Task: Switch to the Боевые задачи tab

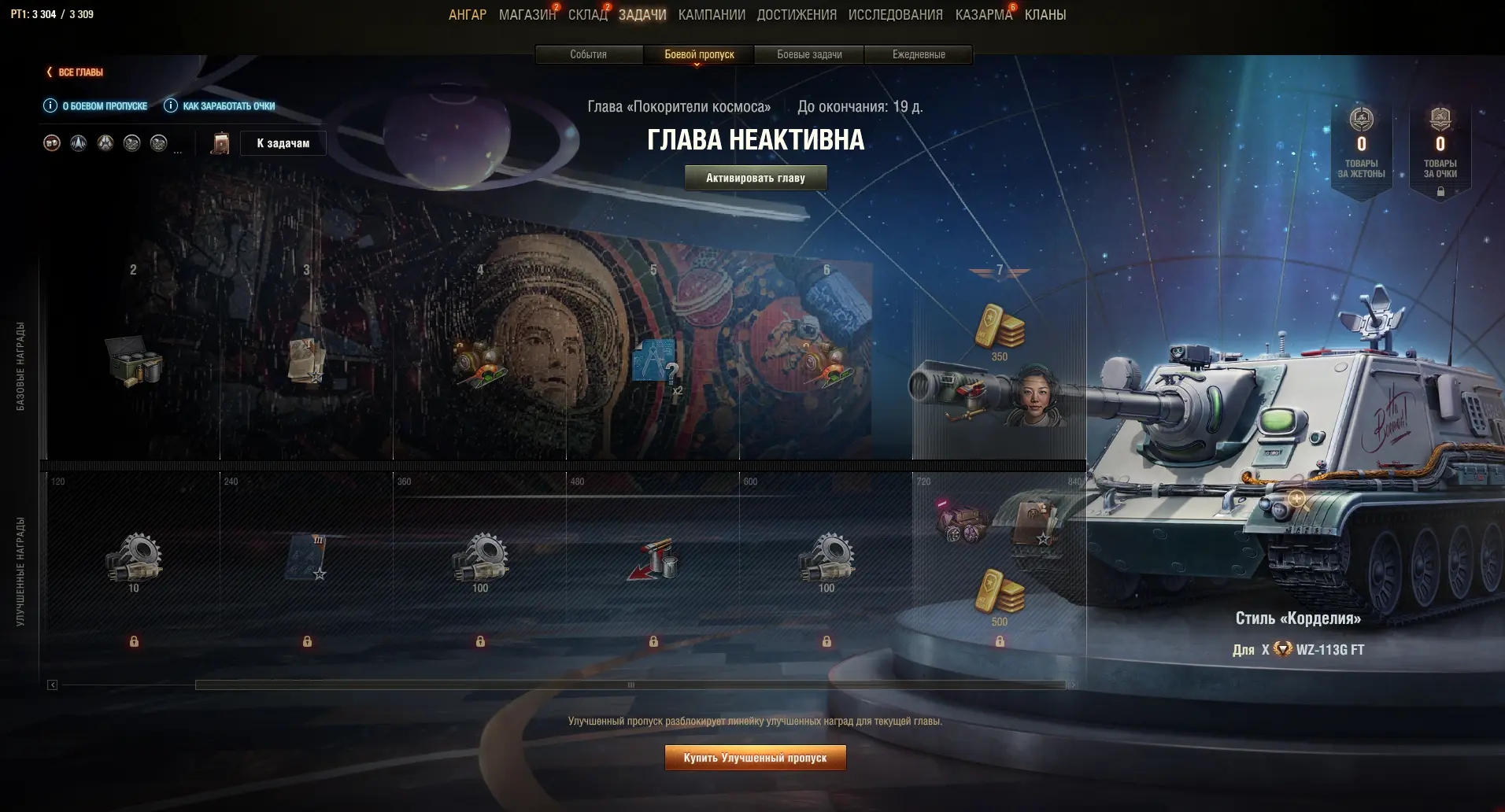Action: coord(808,54)
